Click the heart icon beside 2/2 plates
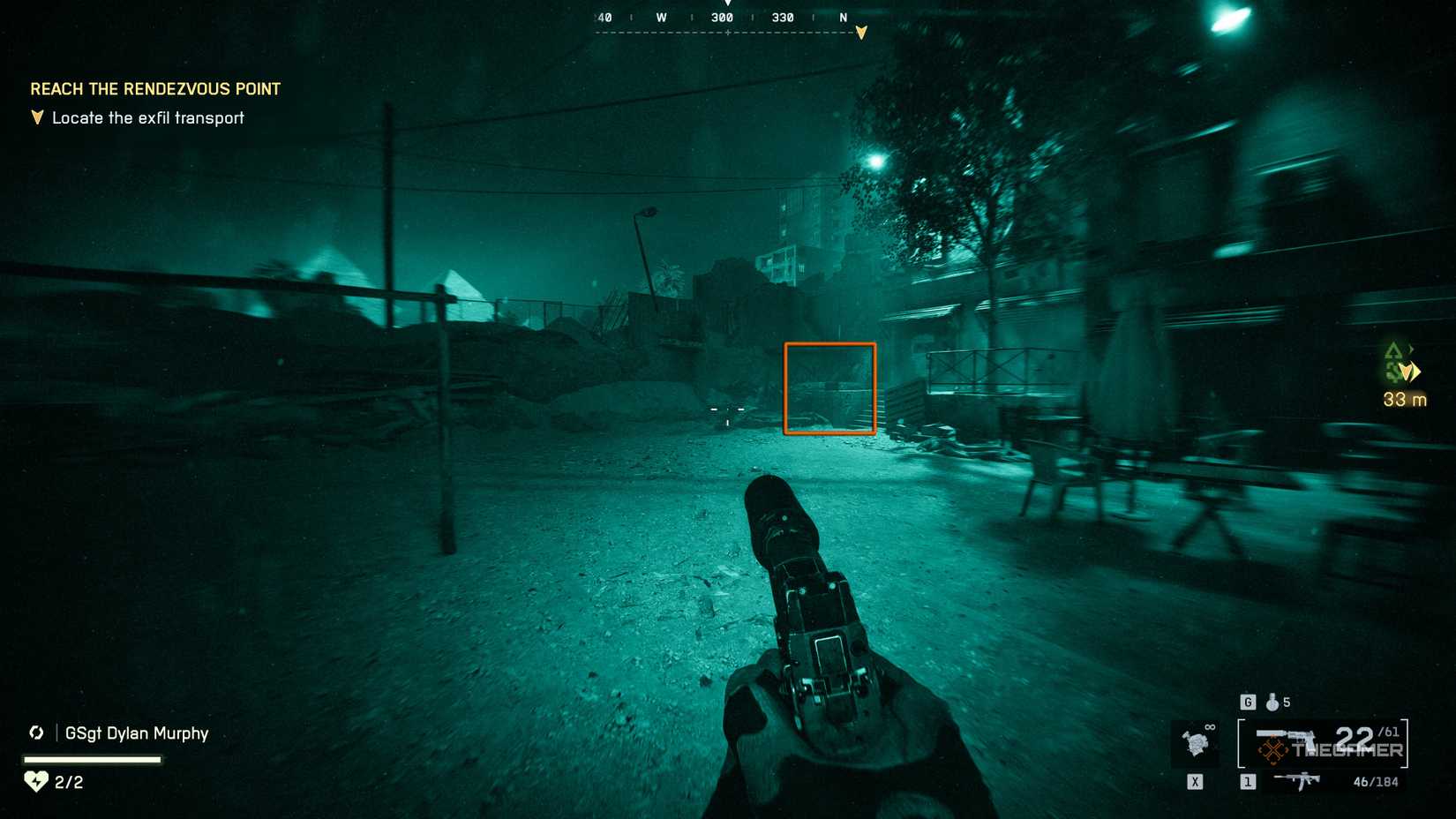 (x=35, y=782)
